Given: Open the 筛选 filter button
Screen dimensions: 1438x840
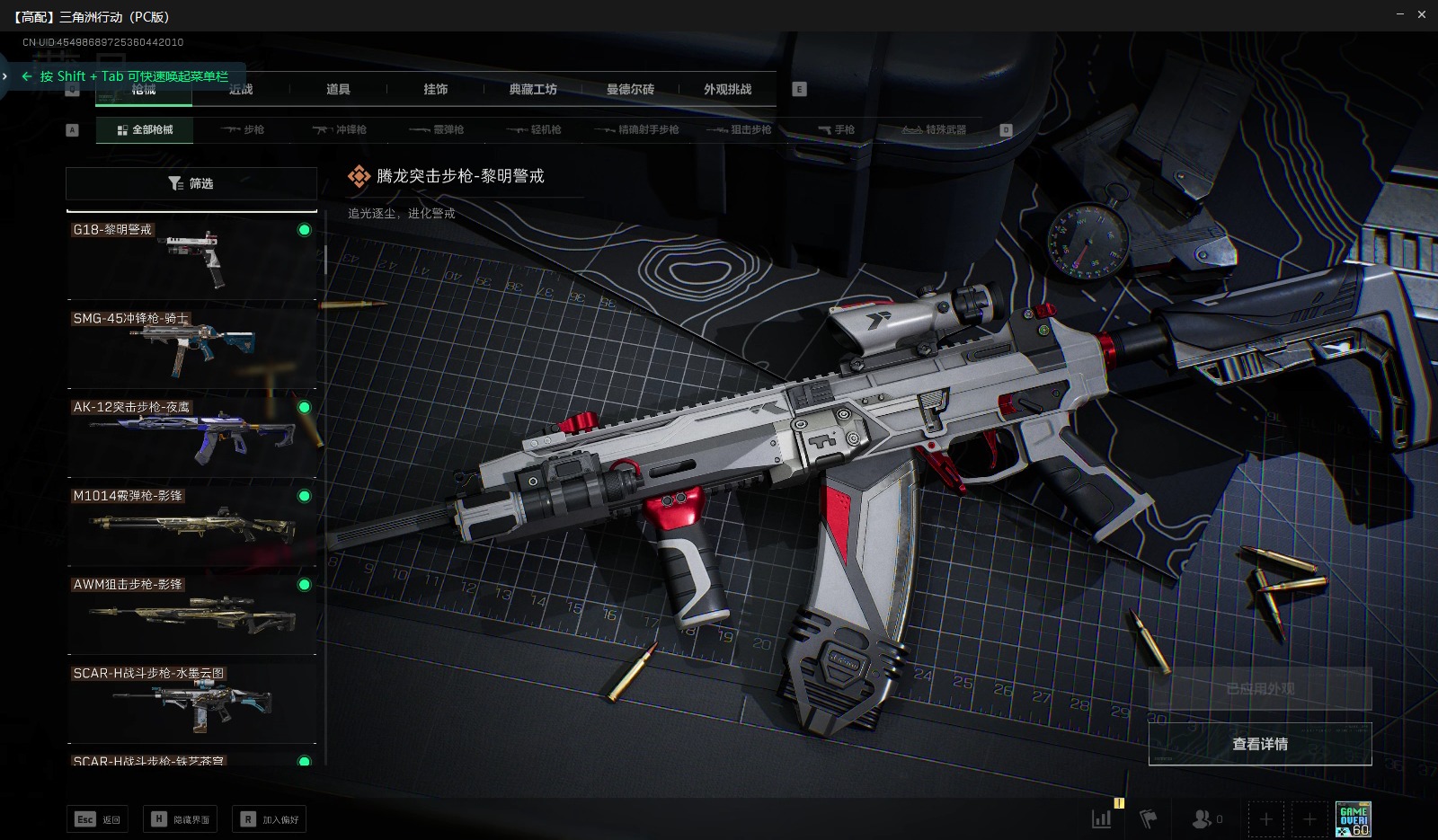Looking at the screenshot, I should coord(191,183).
